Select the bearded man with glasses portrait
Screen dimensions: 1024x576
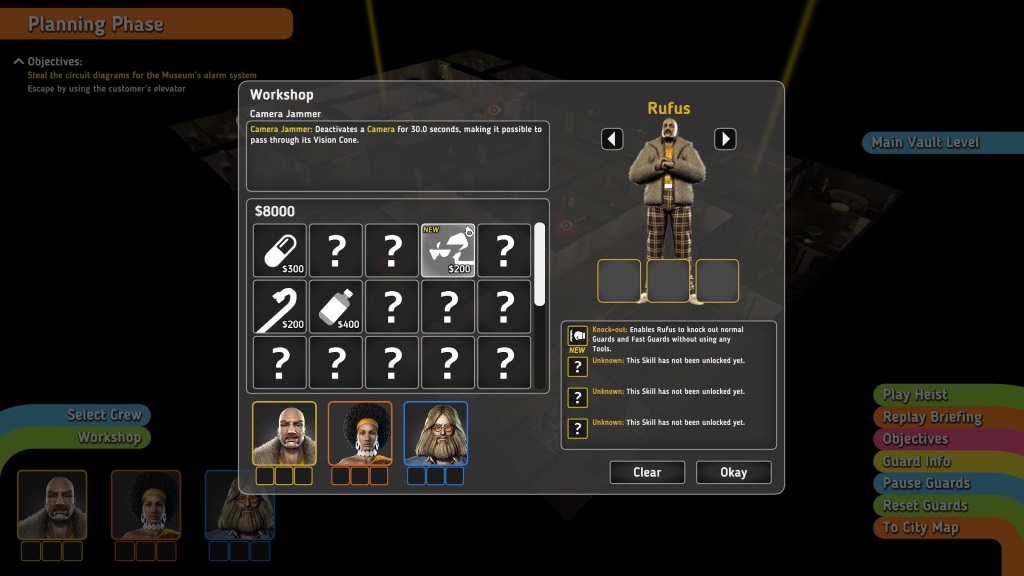[436, 434]
